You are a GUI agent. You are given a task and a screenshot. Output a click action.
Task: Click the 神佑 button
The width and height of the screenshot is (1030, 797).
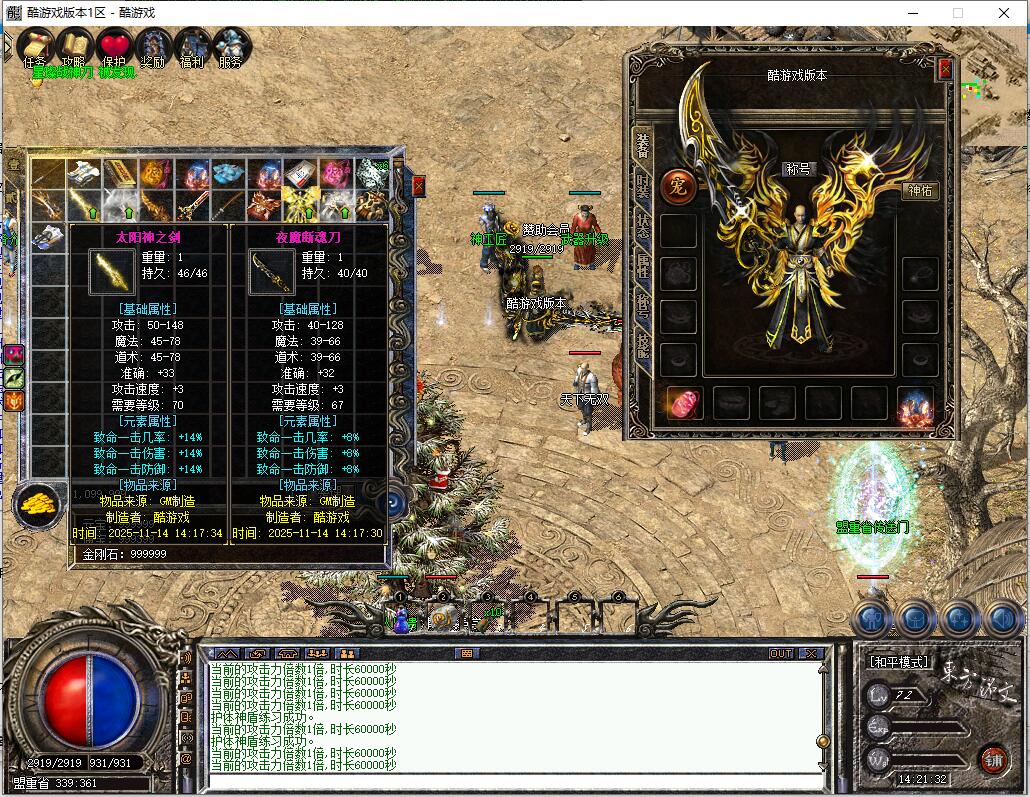coord(921,191)
